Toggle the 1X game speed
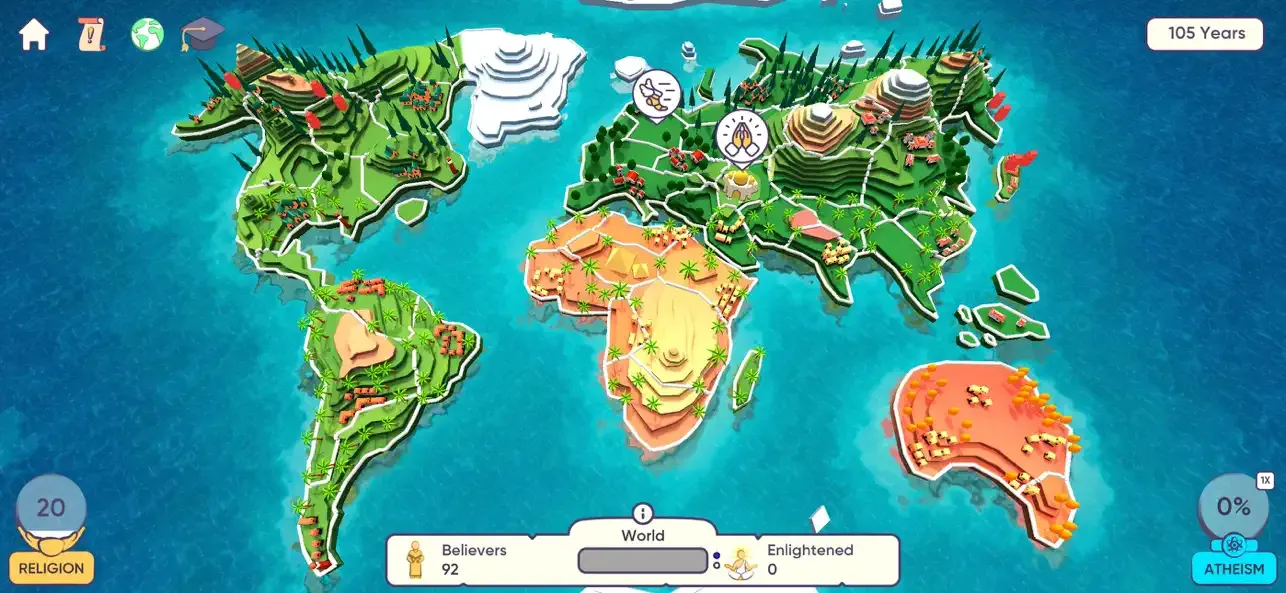Screen dimensions: 1286x593 [1264, 481]
